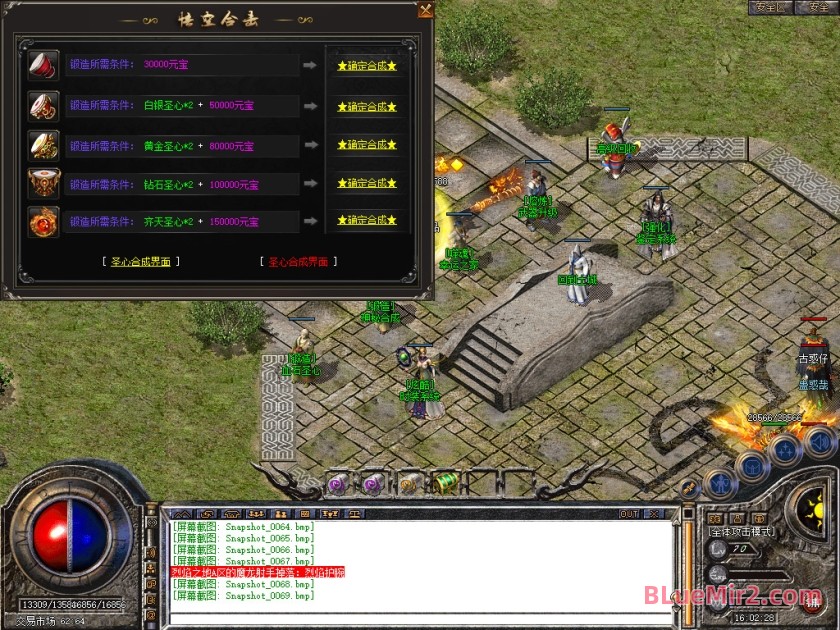Click the OUT button above the chat box

click(x=628, y=514)
